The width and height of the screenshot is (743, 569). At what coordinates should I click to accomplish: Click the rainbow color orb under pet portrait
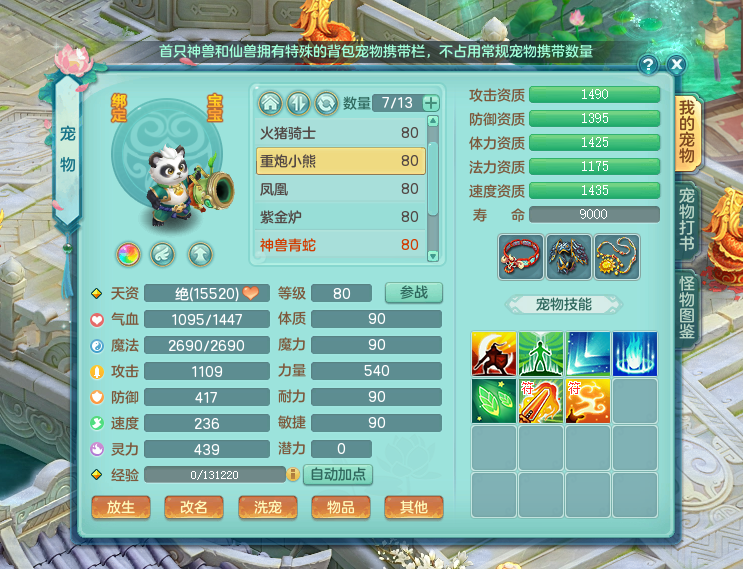(128, 254)
